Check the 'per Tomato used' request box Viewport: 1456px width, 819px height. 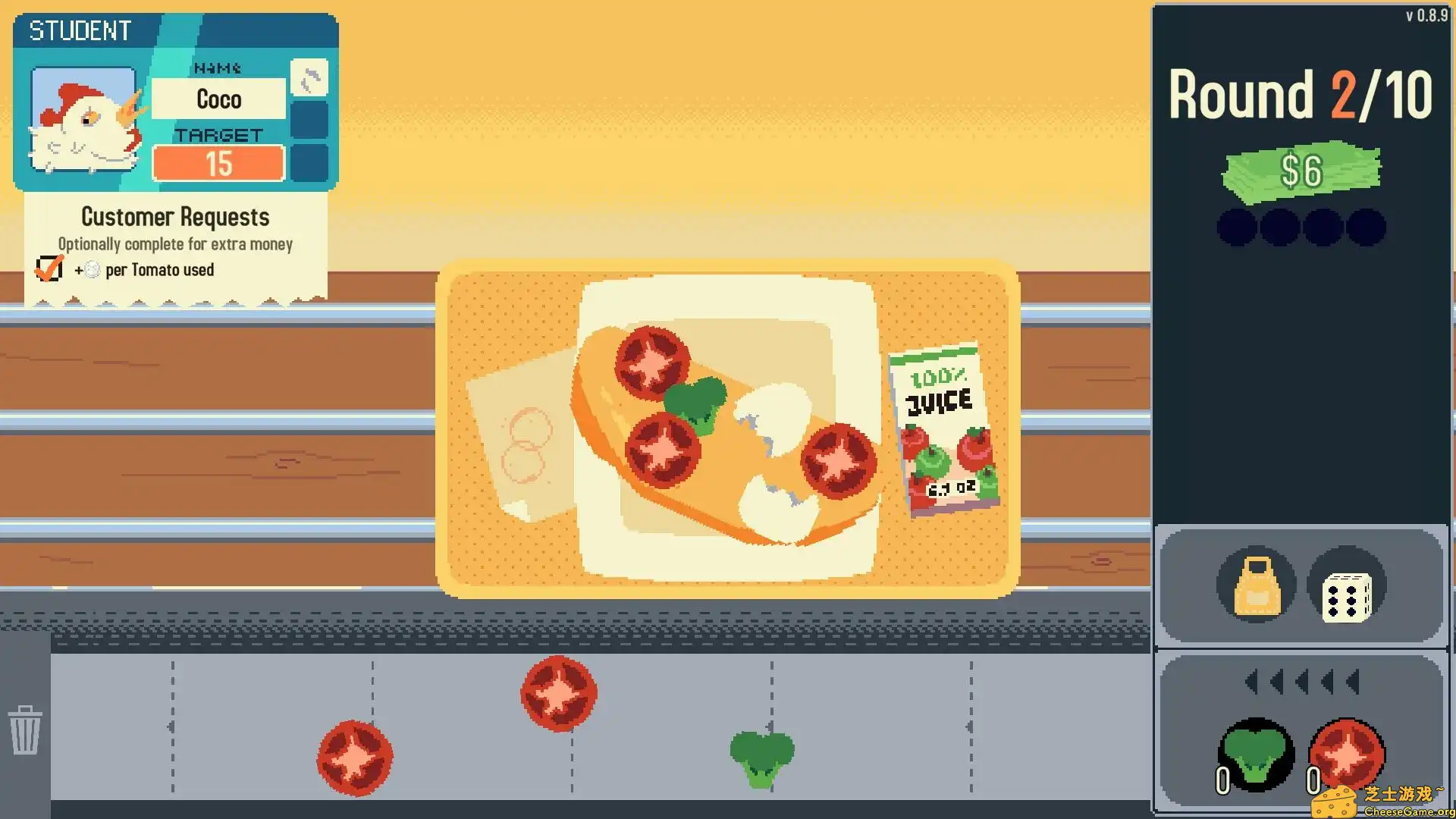point(48,267)
